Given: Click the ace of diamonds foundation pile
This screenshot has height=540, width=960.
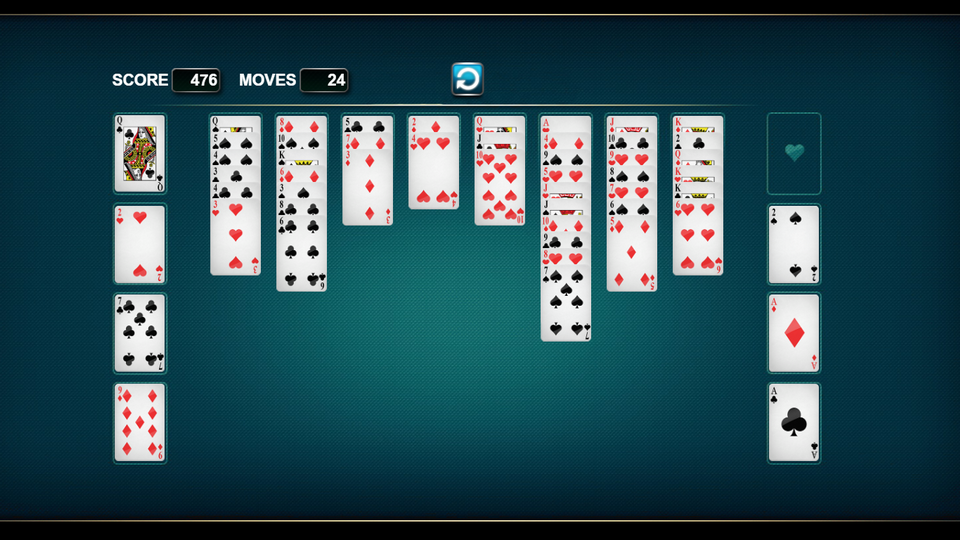Looking at the screenshot, I should coord(794,333).
